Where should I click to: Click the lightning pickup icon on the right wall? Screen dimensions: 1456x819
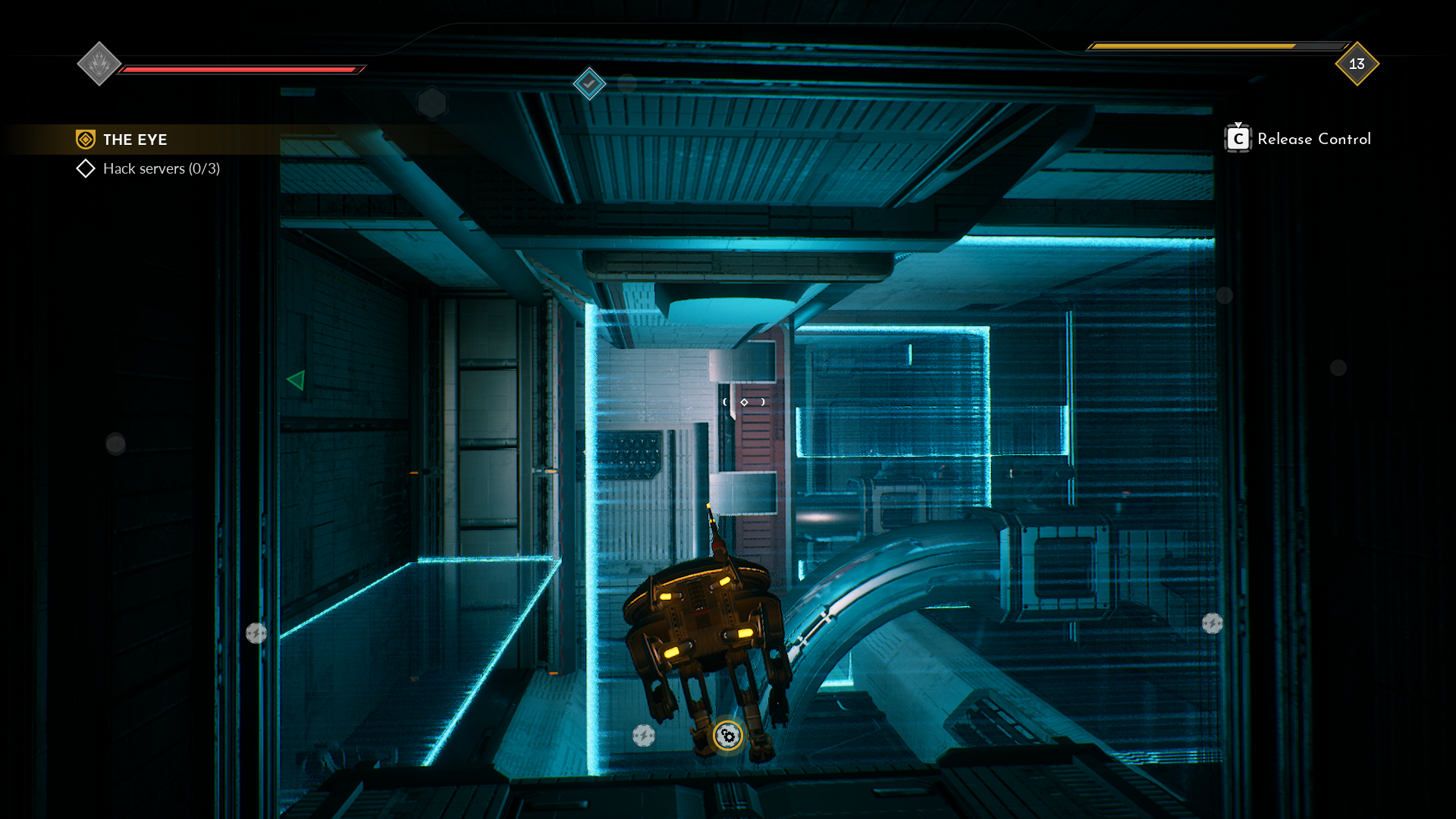[x=1213, y=624]
